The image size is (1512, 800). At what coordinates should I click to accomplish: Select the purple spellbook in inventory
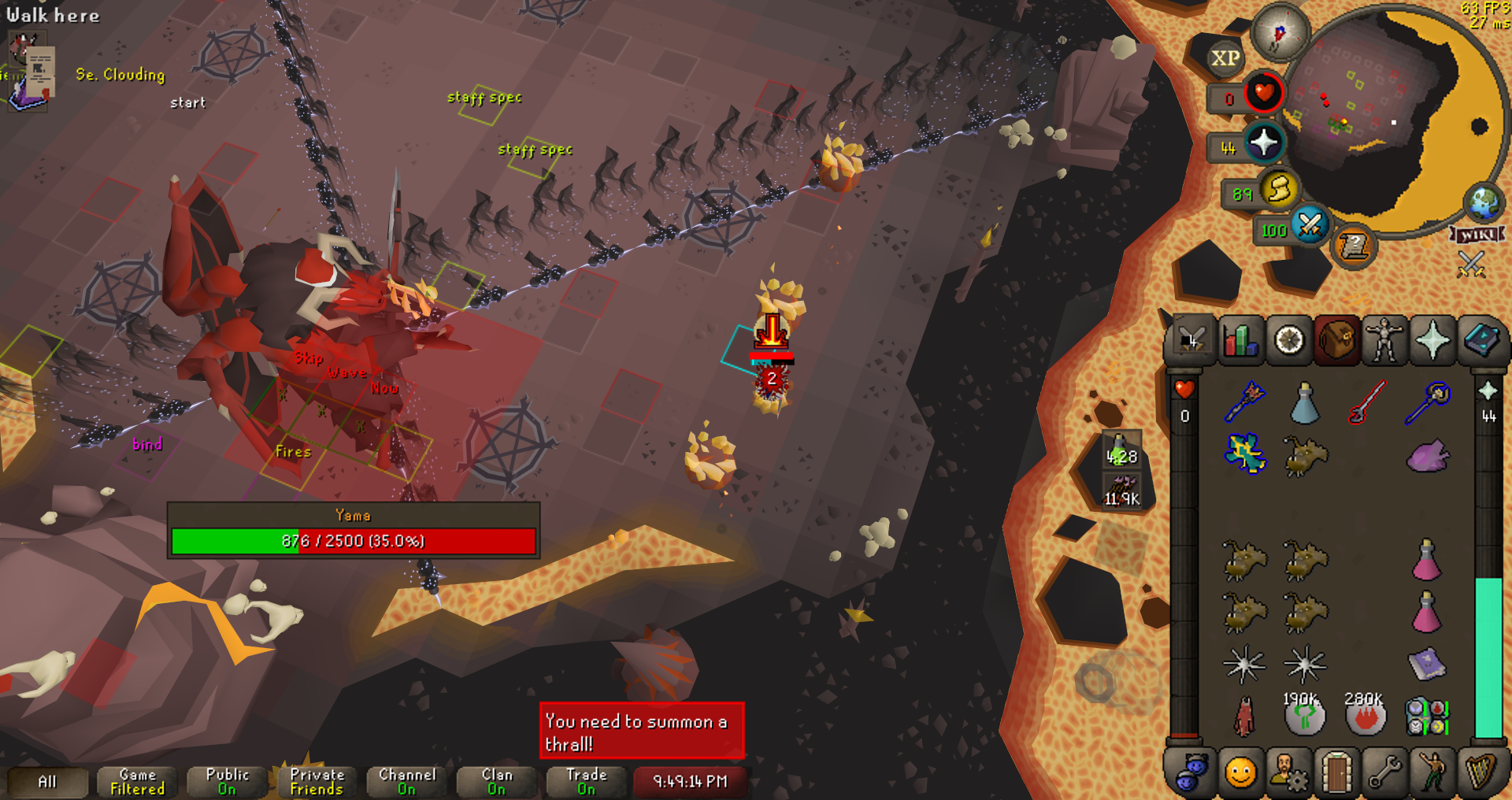pyautogui.click(x=1426, y=665)
